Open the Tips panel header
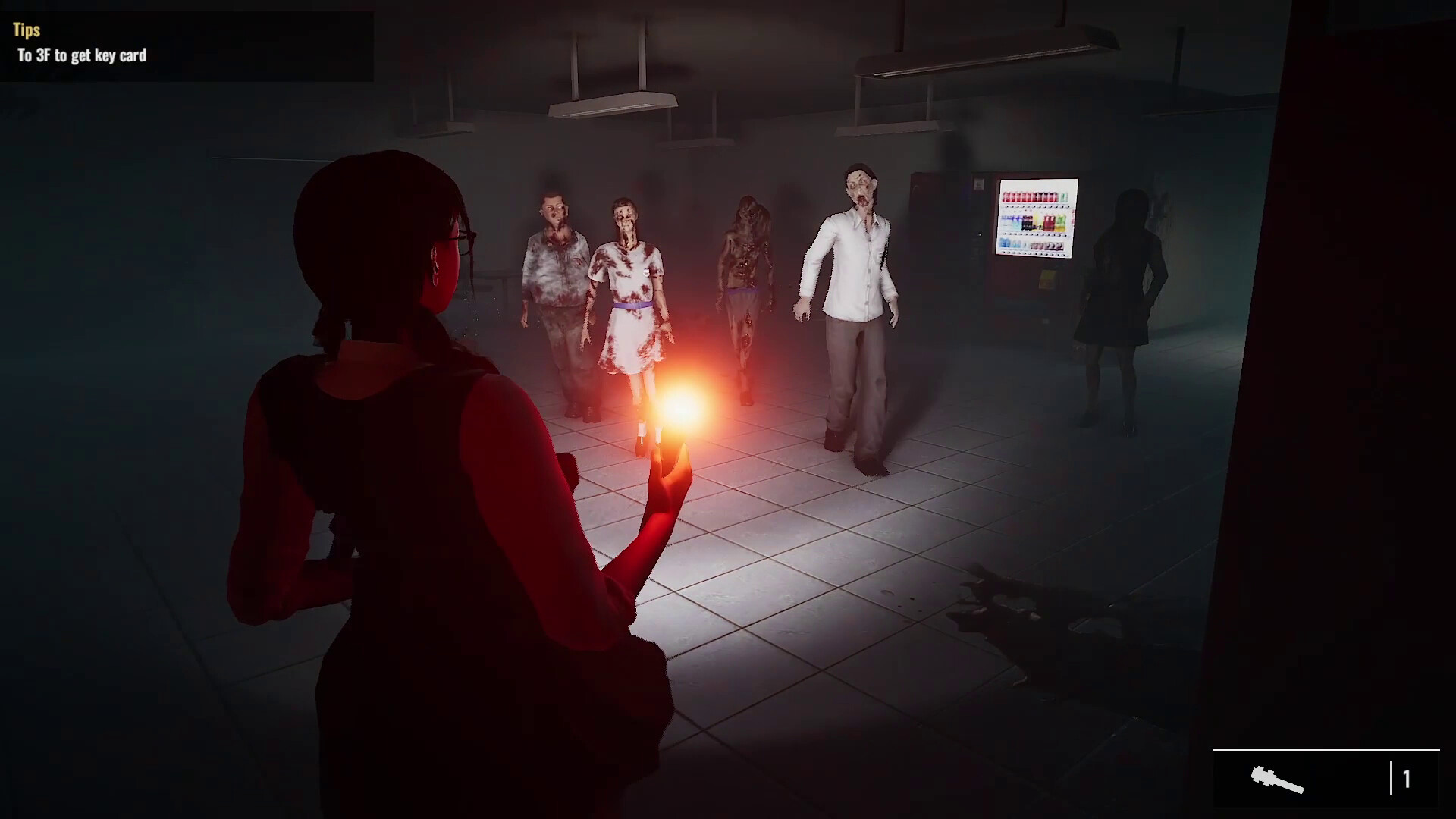Screen dimensions: 1456x819 pyautogui.click(x=25, y=30)
